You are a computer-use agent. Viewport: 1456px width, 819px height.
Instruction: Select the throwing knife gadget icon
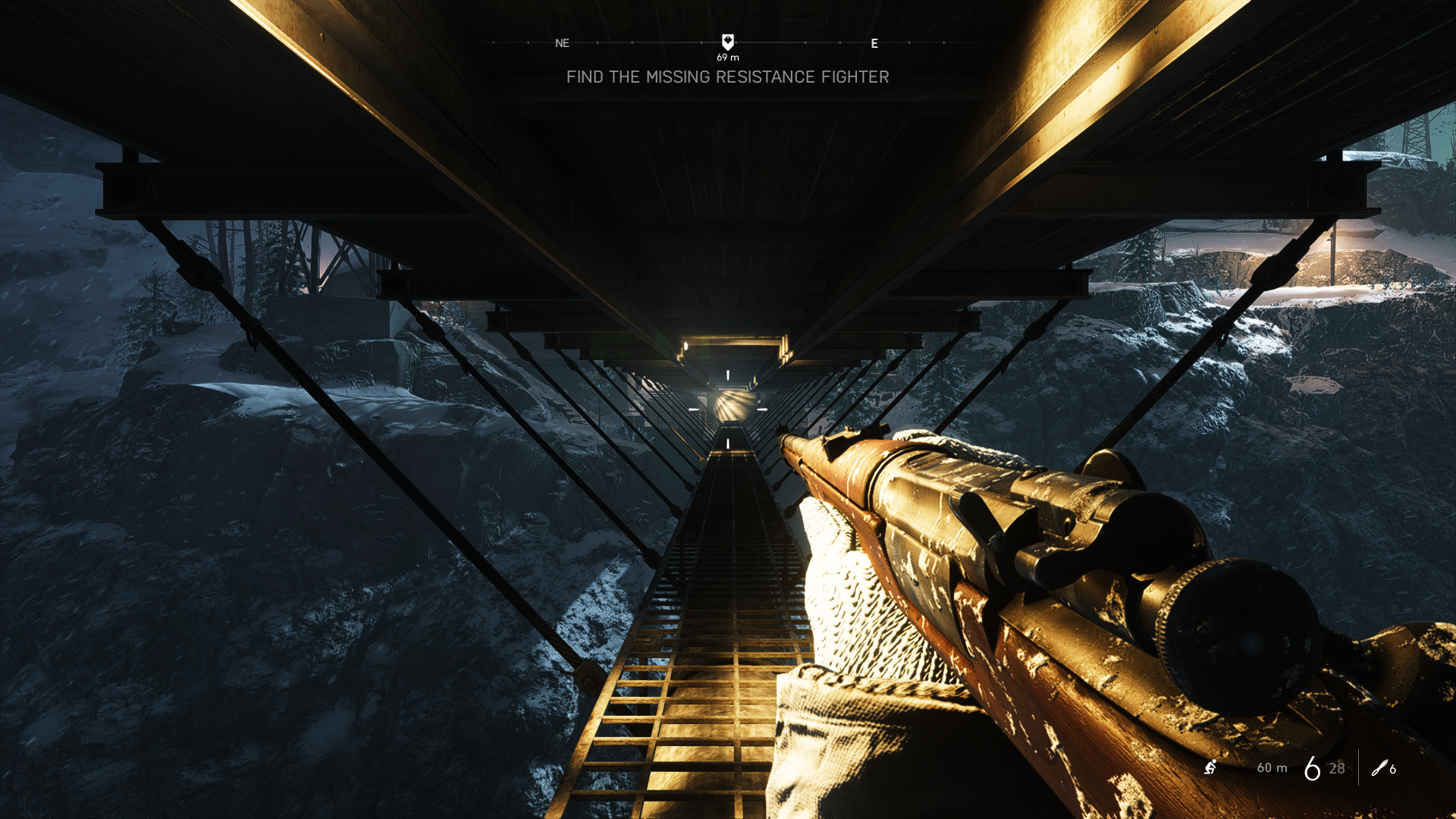pyautogui.click(x=1379, y=768)
